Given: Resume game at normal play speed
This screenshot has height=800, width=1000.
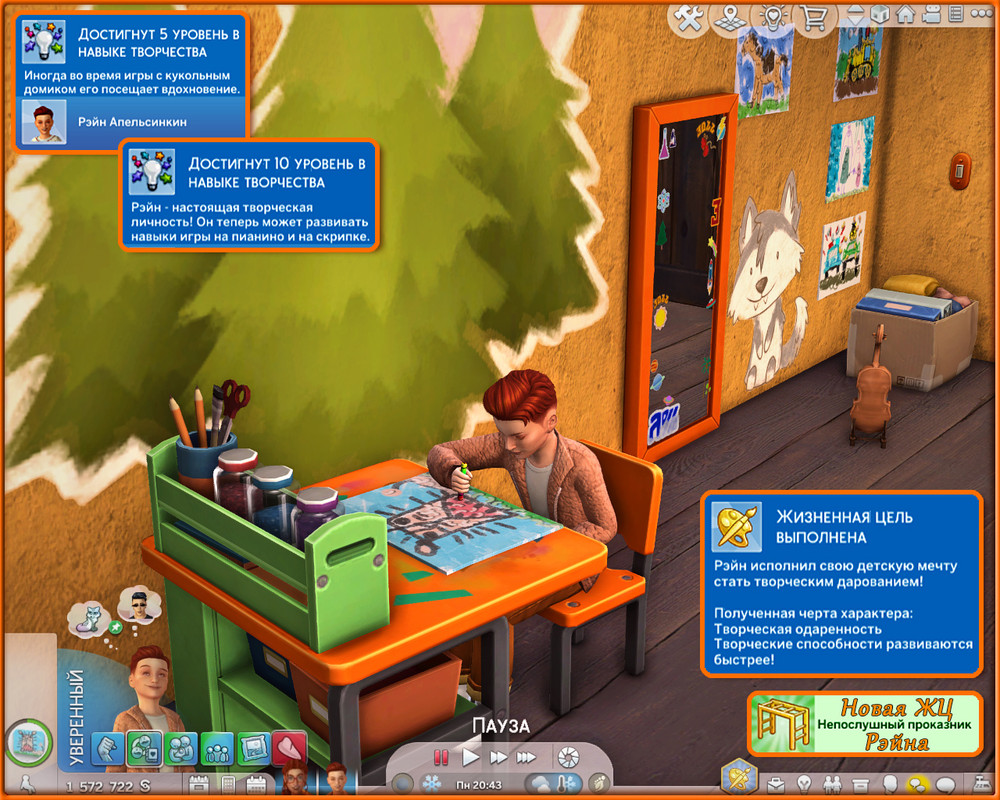Looking at the screenshot, I should click(470, 757).
